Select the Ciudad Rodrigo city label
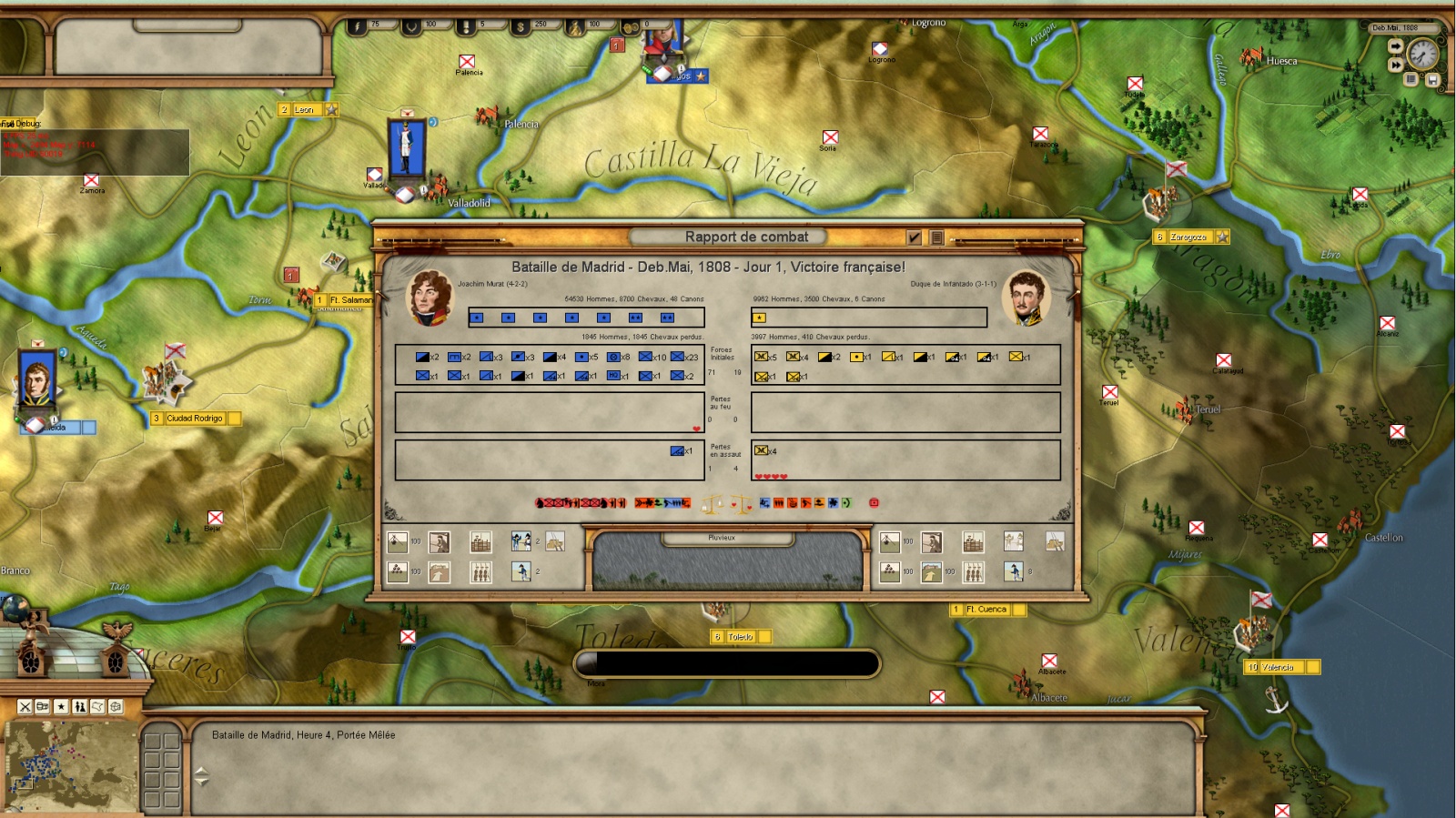 point(194,419)
